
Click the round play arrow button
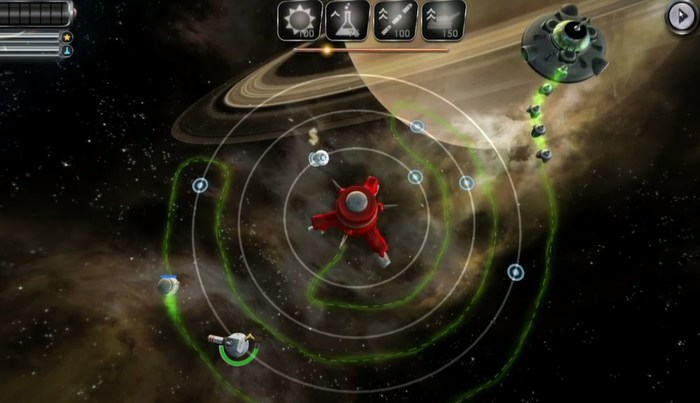[682, 16]
